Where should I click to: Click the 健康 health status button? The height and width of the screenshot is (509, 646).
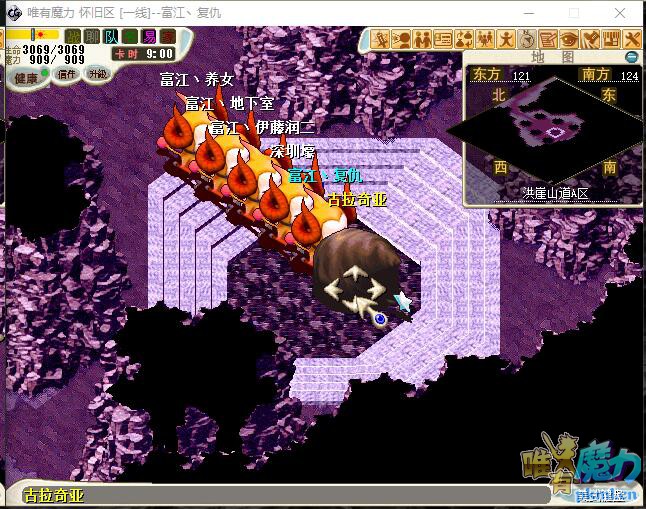[26, 77]
